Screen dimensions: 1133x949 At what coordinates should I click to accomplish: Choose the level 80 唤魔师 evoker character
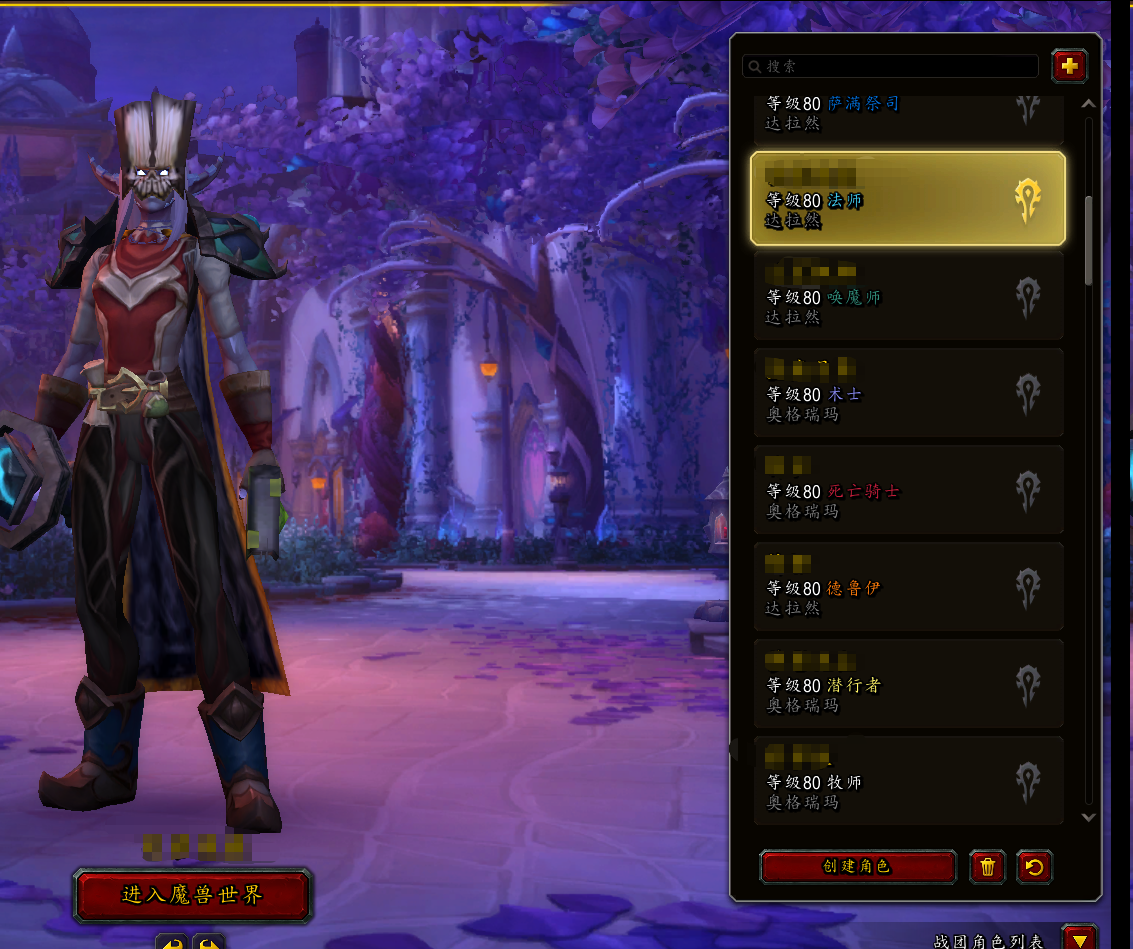point(907,296)
